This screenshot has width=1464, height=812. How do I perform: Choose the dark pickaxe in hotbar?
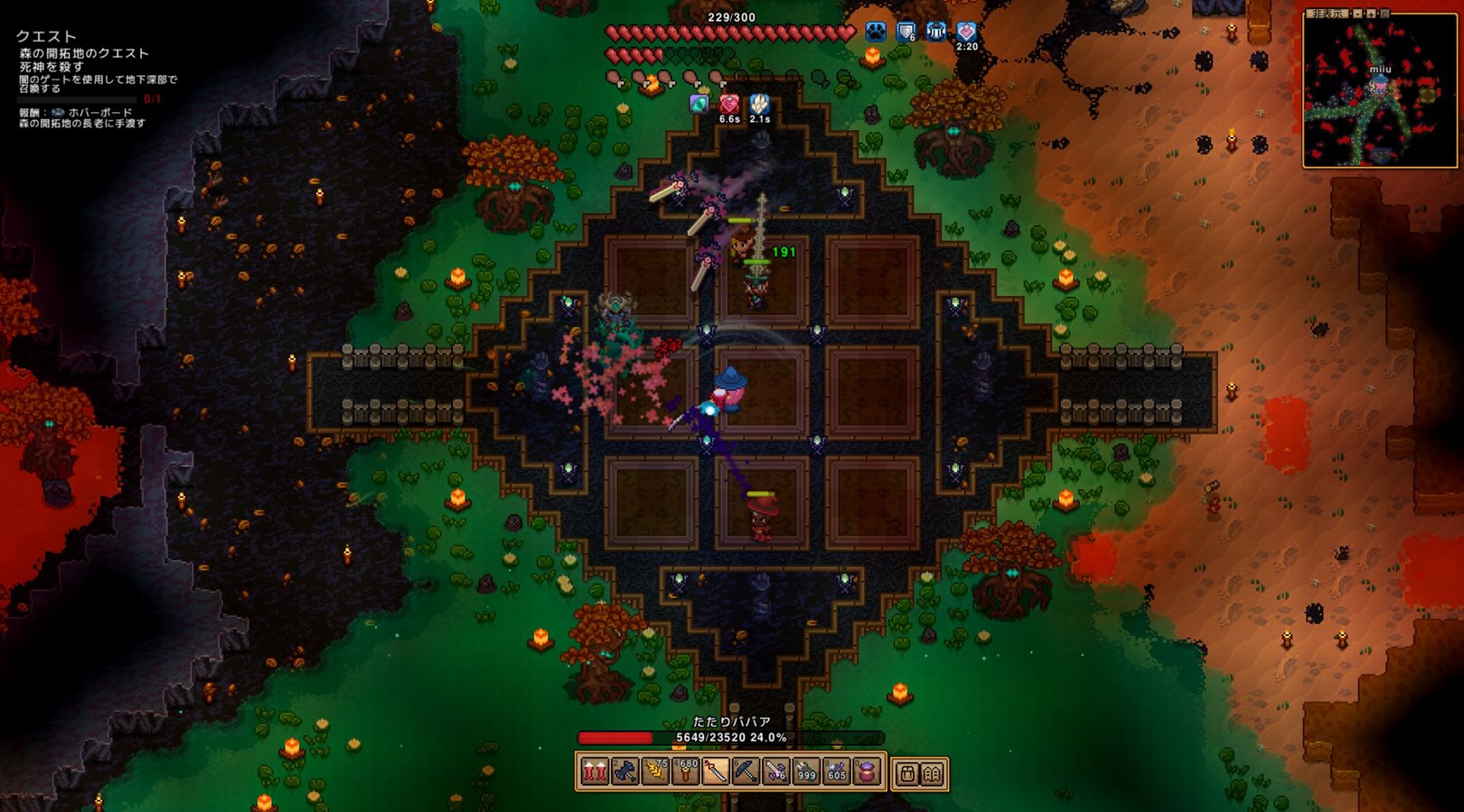coord(746,772)
